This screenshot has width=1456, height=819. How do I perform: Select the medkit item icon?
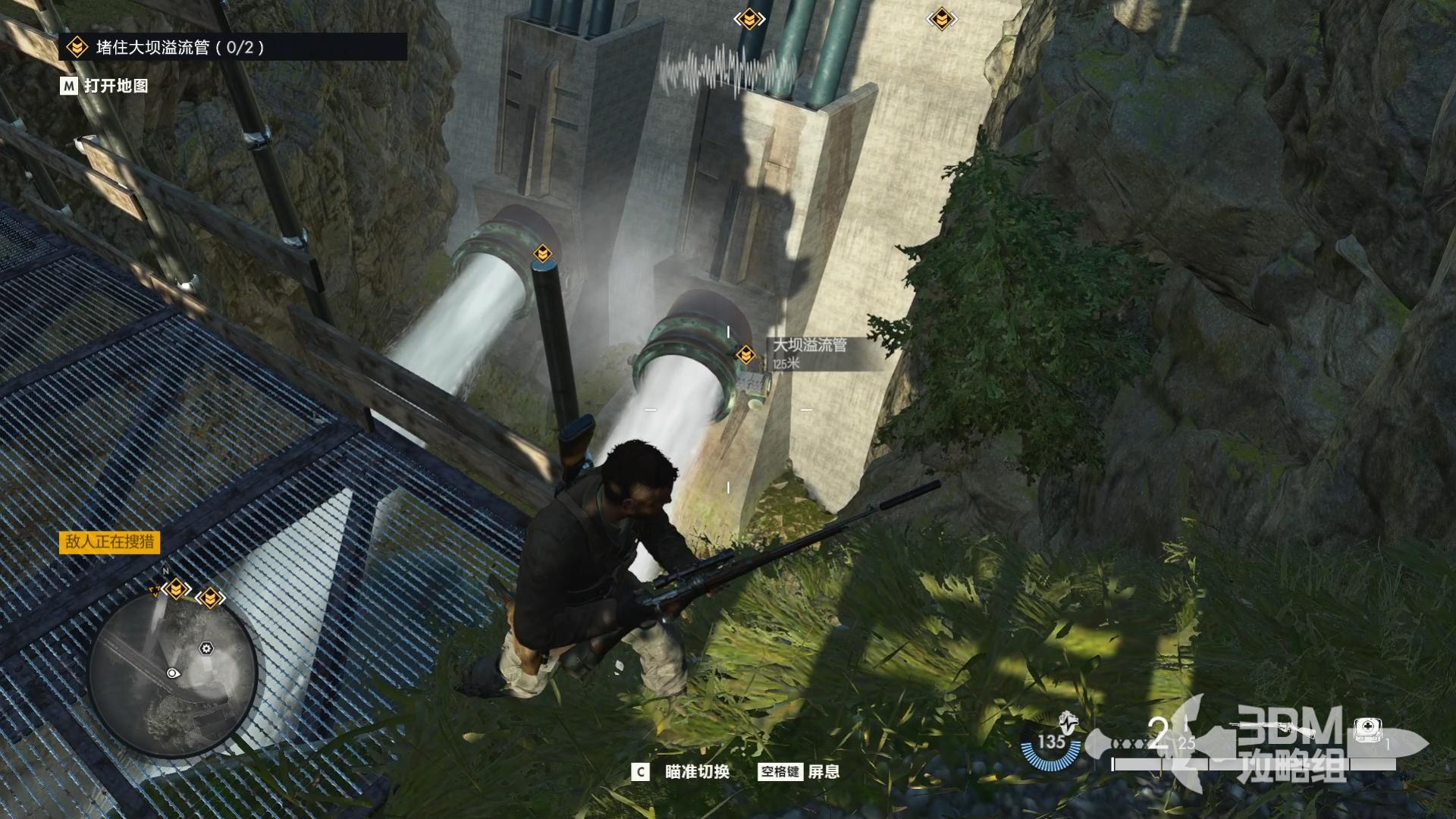pos(1367,730)
